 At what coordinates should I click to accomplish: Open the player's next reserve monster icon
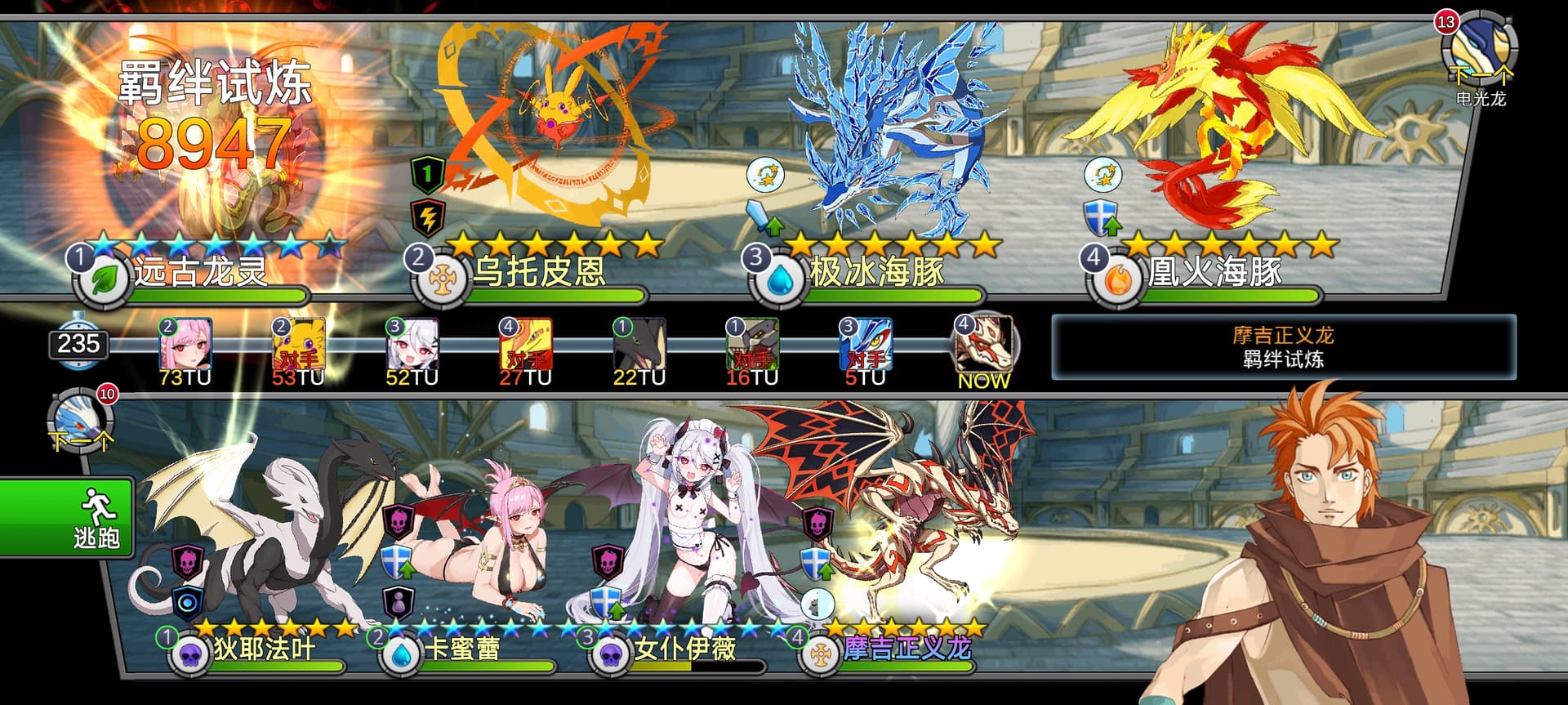80,421
